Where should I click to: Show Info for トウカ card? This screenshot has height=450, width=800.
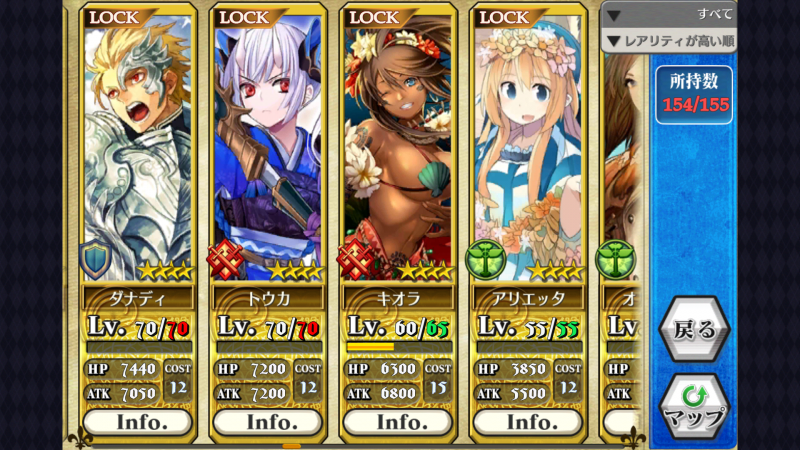tap(267, 421)
